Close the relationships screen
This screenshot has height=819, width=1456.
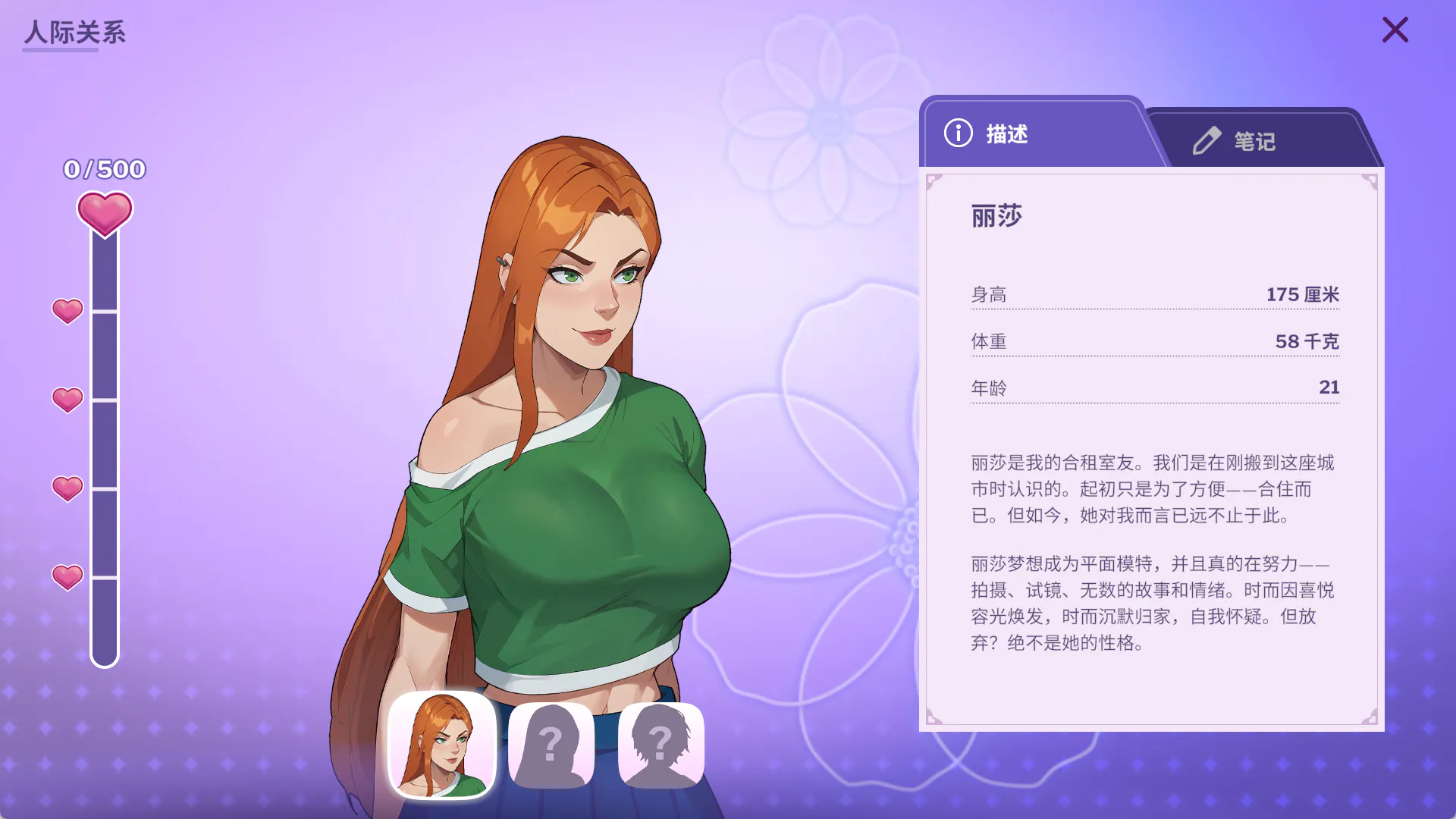tap(1395, 30)
